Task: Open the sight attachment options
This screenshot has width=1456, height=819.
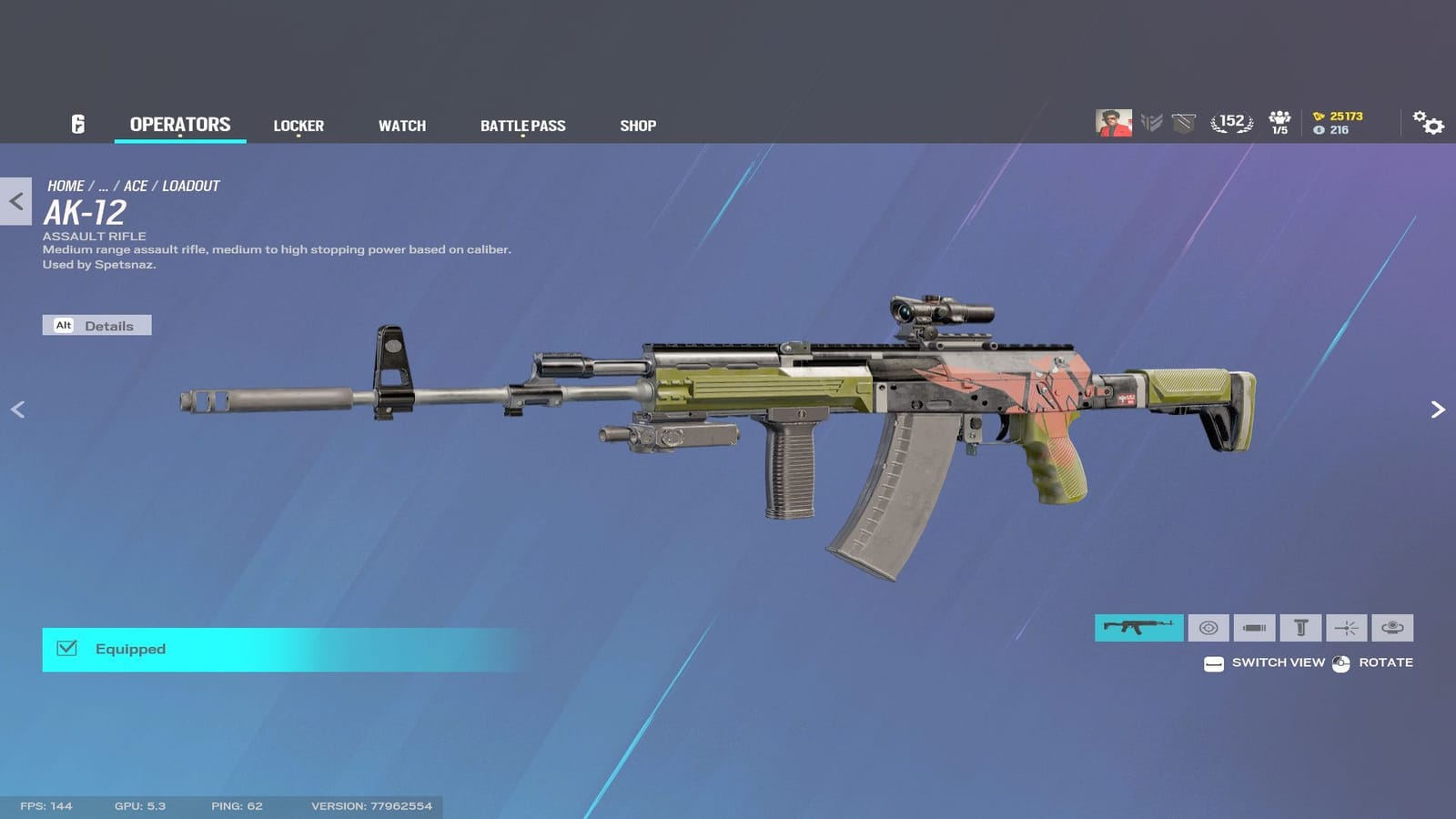Action: coord(1208,628)
